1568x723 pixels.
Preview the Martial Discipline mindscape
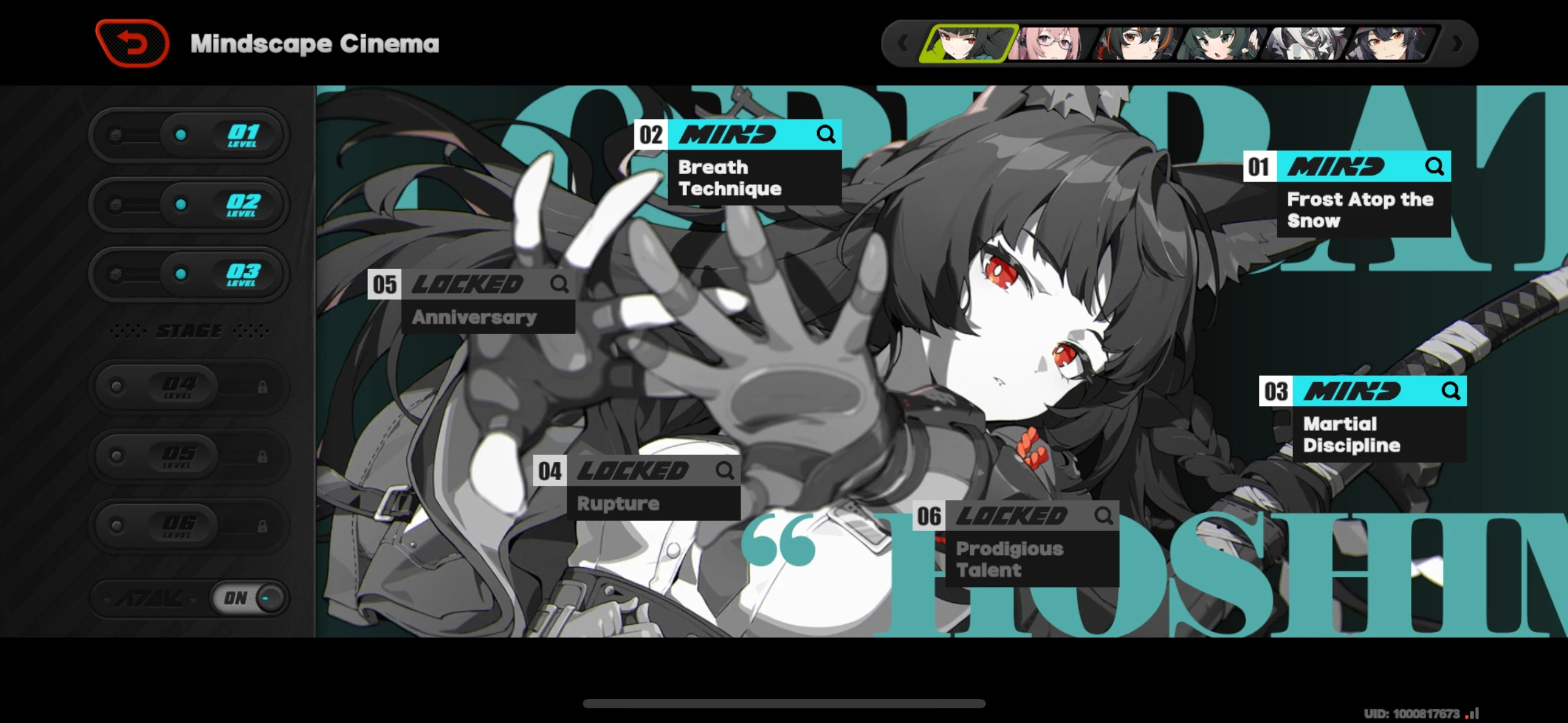1450,391
